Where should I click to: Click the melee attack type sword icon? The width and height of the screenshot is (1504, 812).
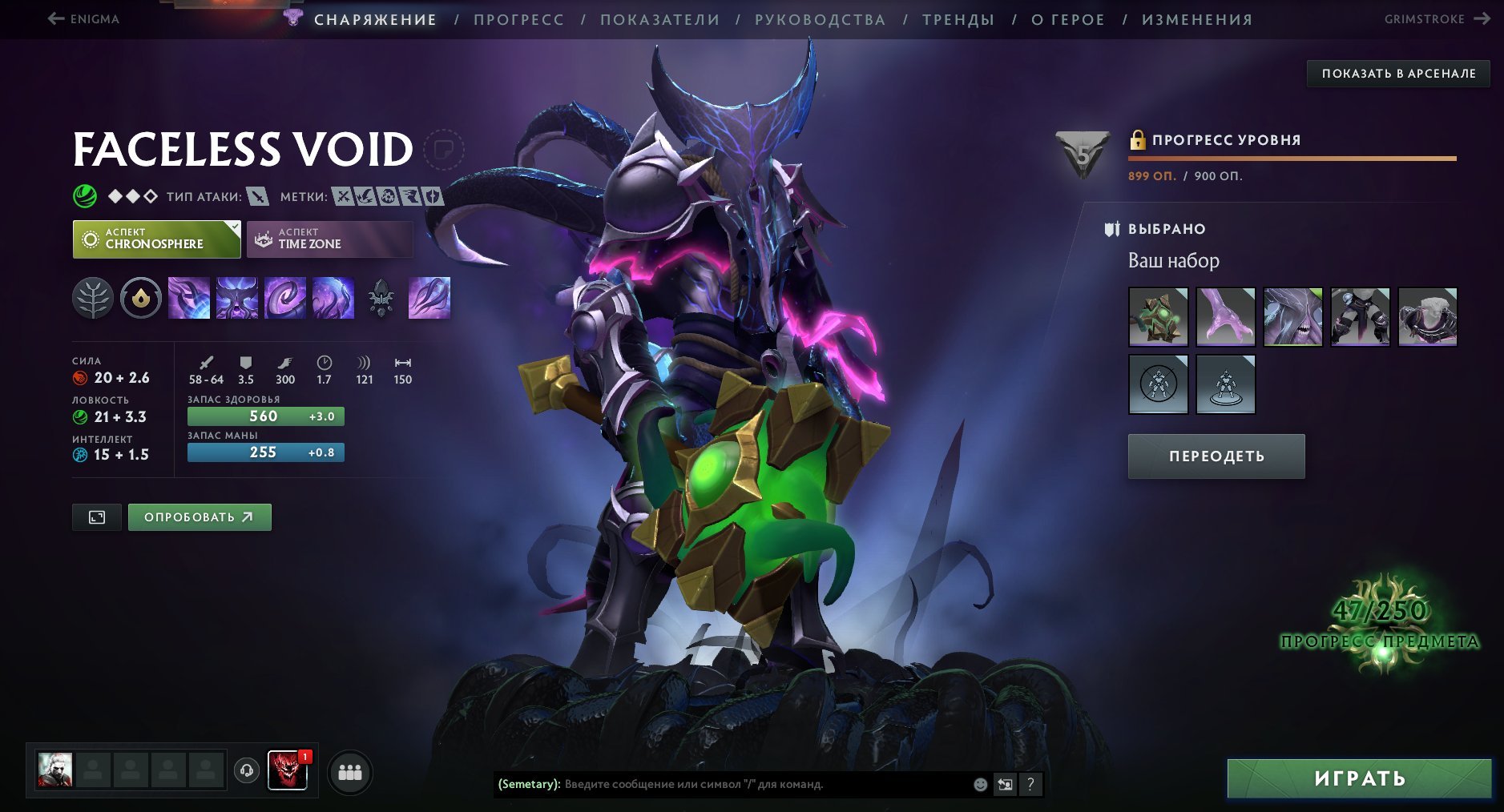pyautogui.click(x=256, y=195)
